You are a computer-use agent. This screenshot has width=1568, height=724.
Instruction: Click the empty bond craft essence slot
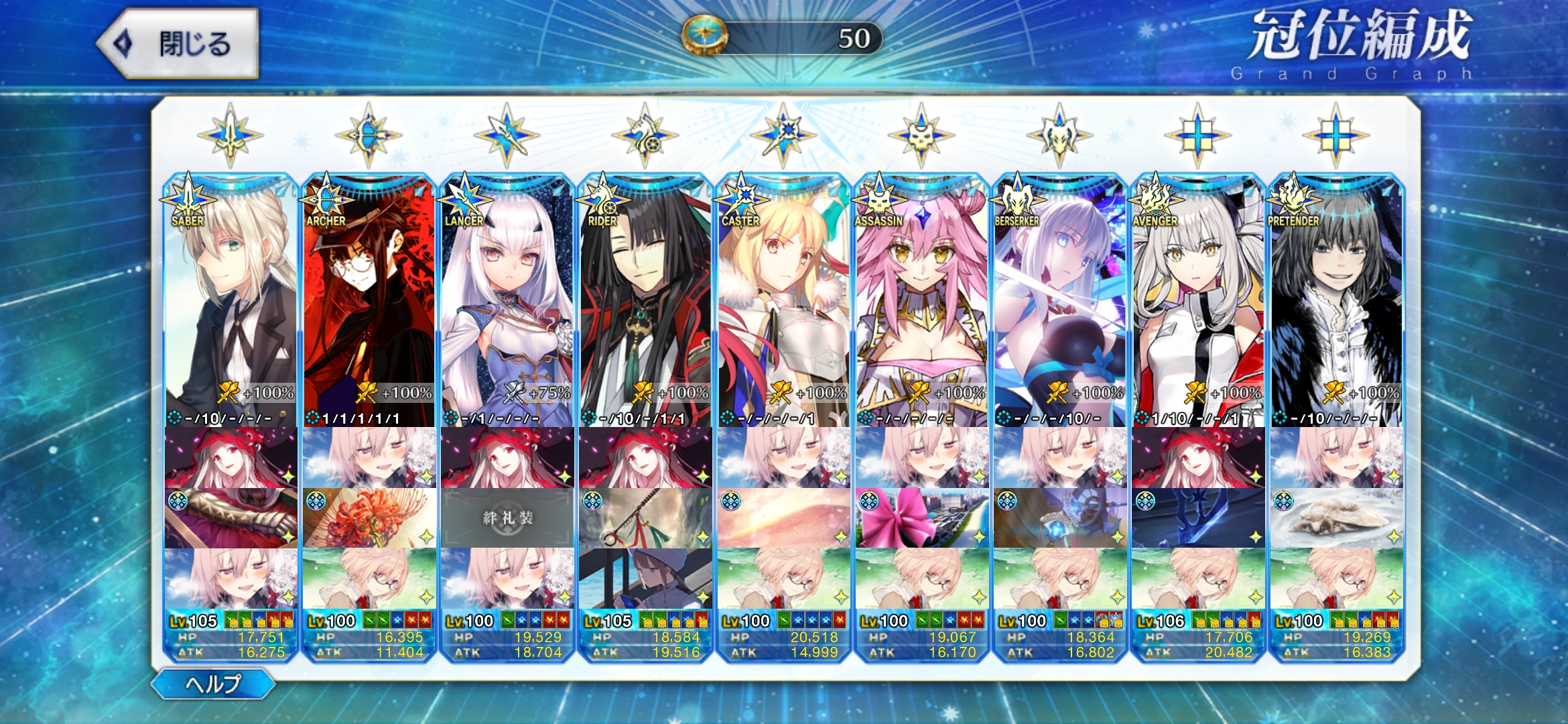click(507, 518)
